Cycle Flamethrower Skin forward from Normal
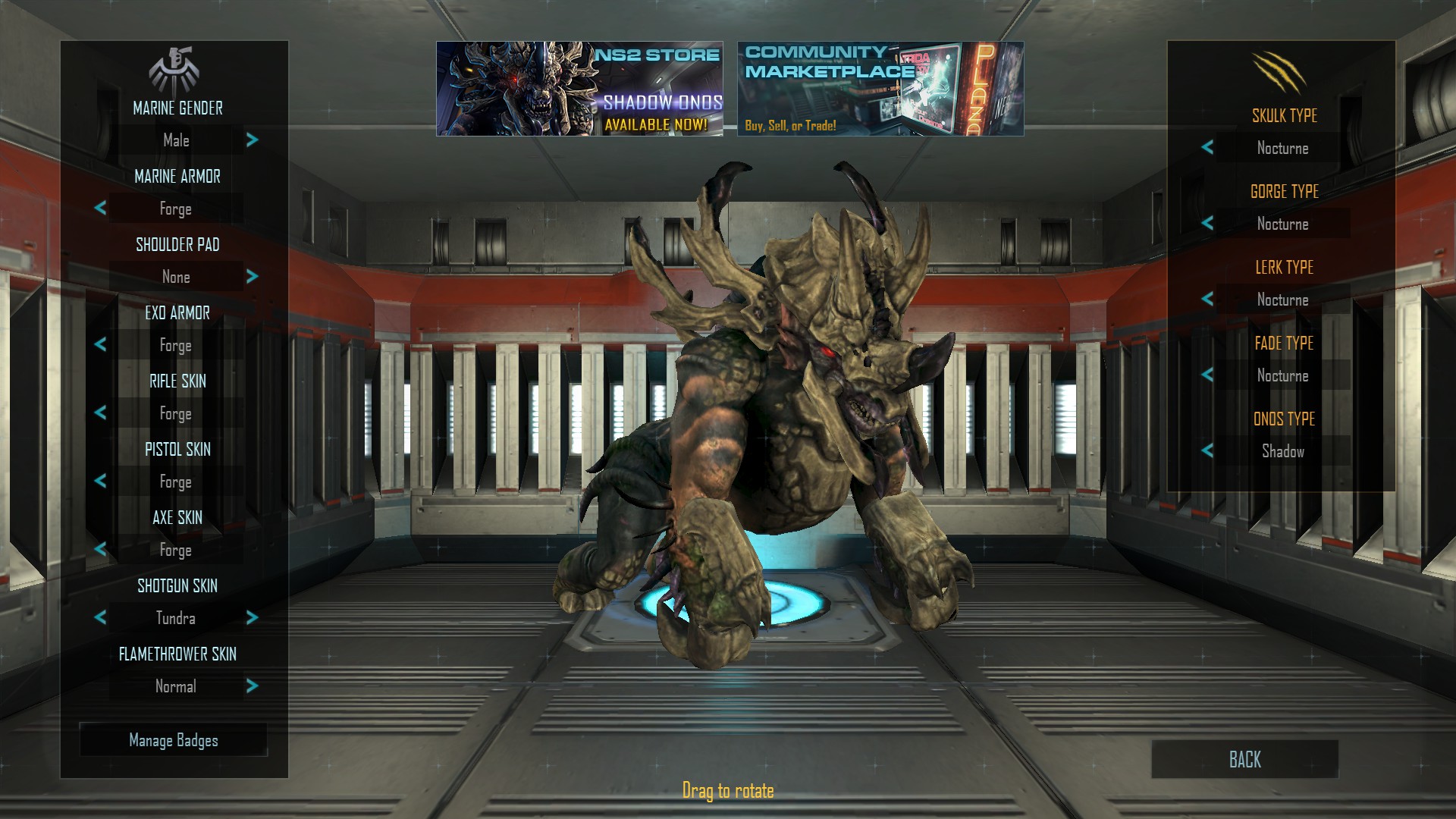This screenshot has width=1456, height=819. click(252, 686)
